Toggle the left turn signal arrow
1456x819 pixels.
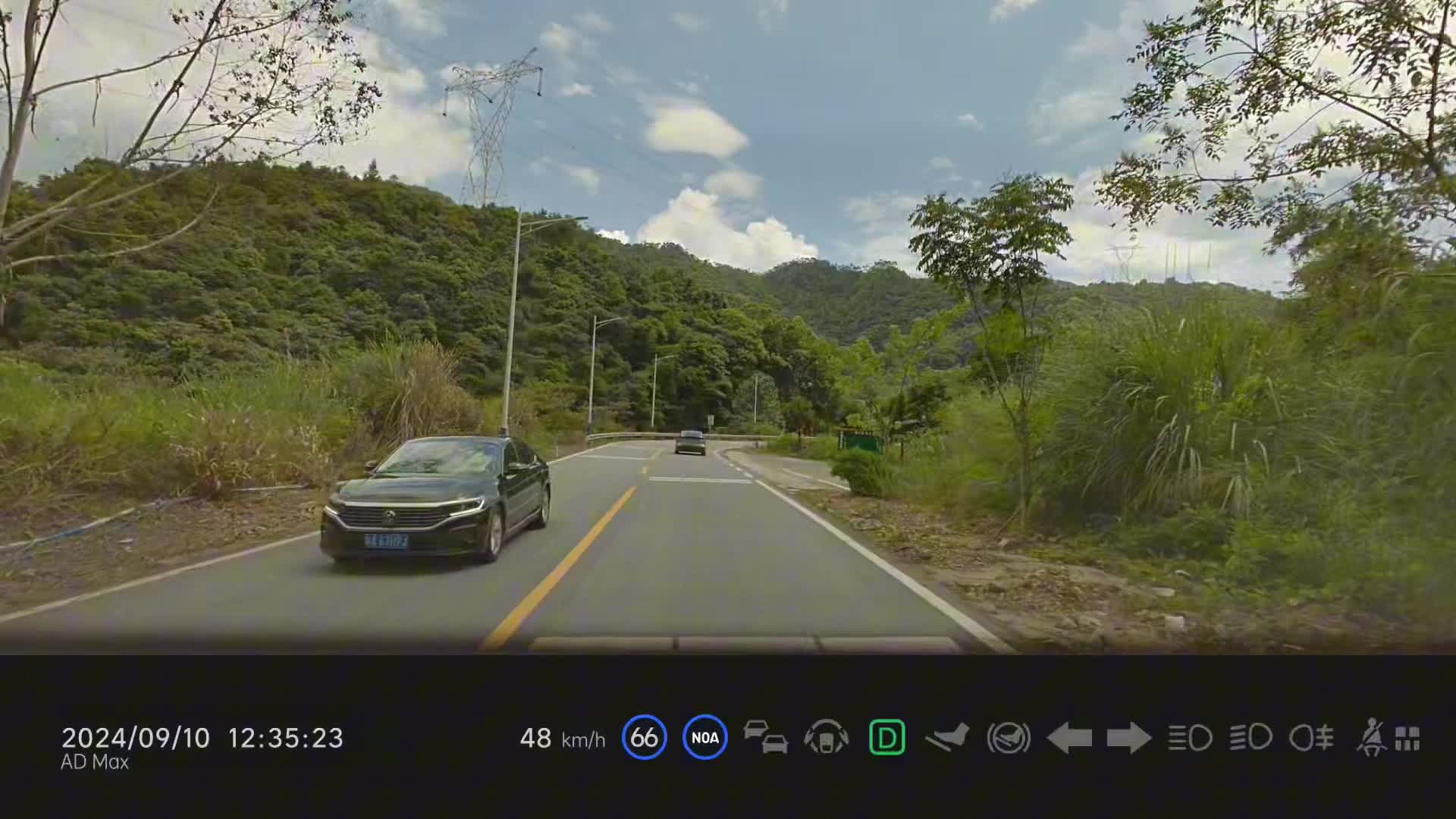coord(1068,737)
